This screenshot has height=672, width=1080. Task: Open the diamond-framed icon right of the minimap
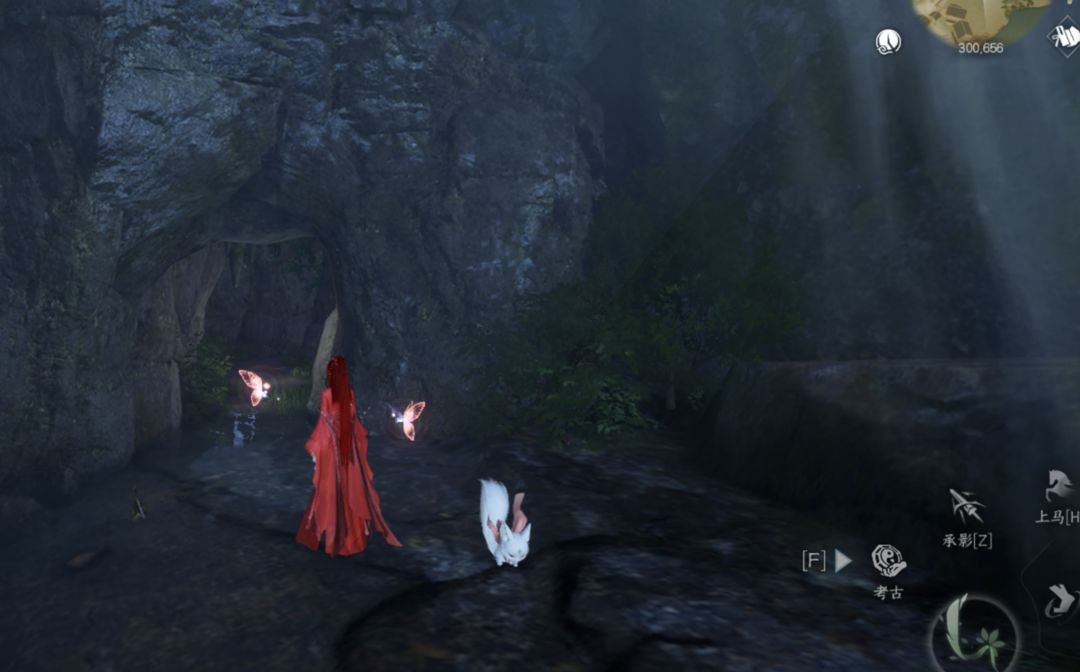tap(1065, 37)
